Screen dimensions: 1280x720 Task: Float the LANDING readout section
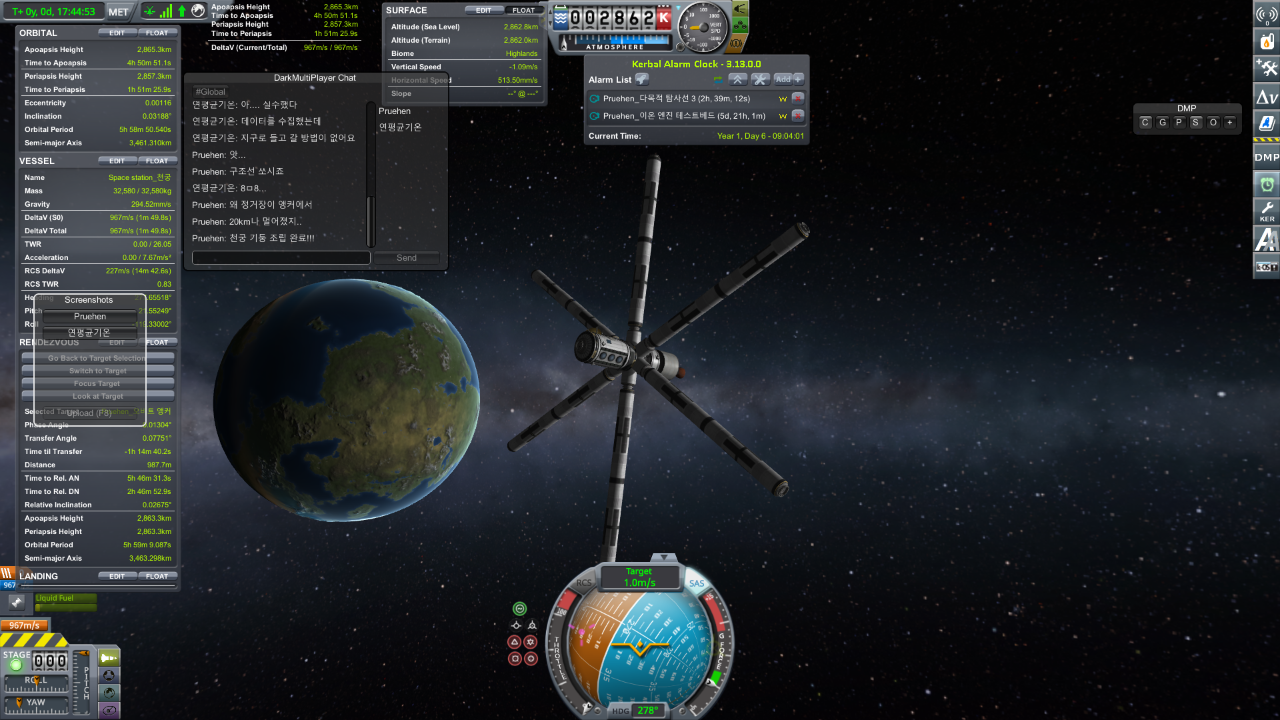157,576
